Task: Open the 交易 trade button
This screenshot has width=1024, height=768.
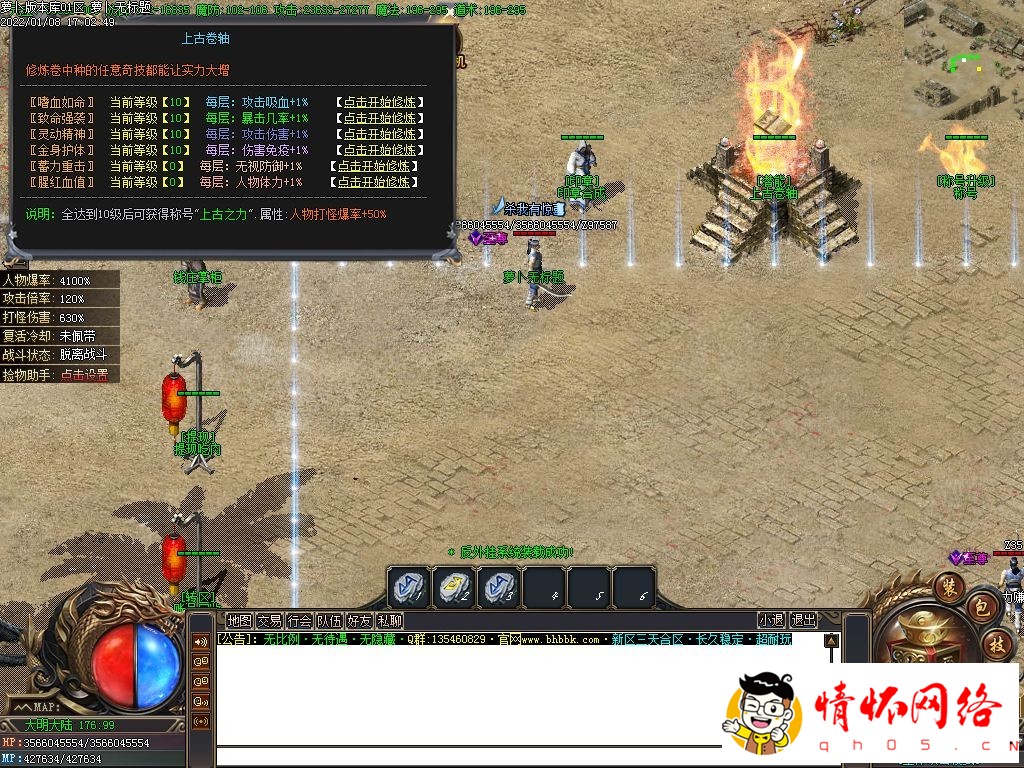Action: [269, 620]
